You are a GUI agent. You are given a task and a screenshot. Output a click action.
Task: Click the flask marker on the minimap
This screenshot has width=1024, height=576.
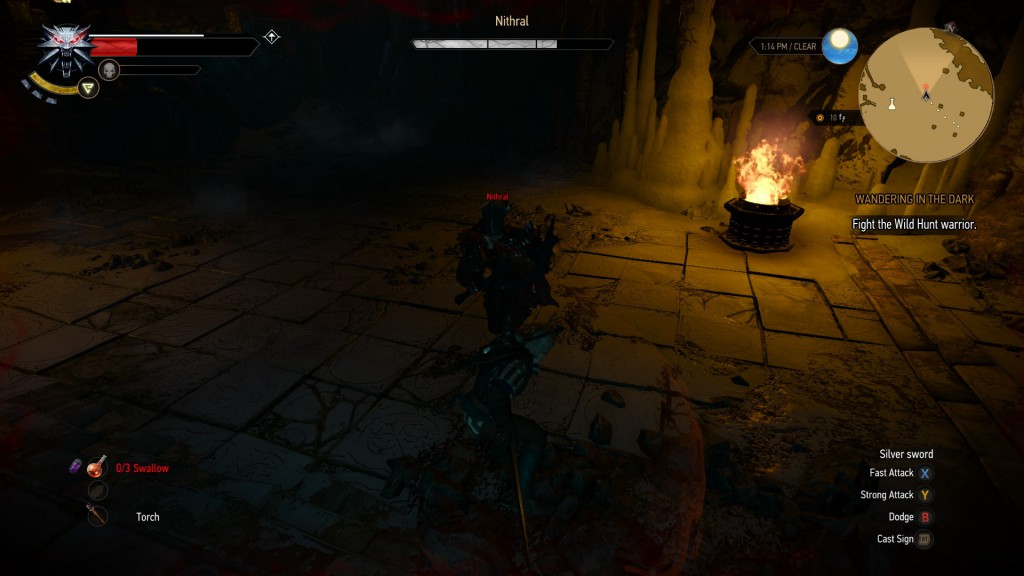[x=891, y=104]
